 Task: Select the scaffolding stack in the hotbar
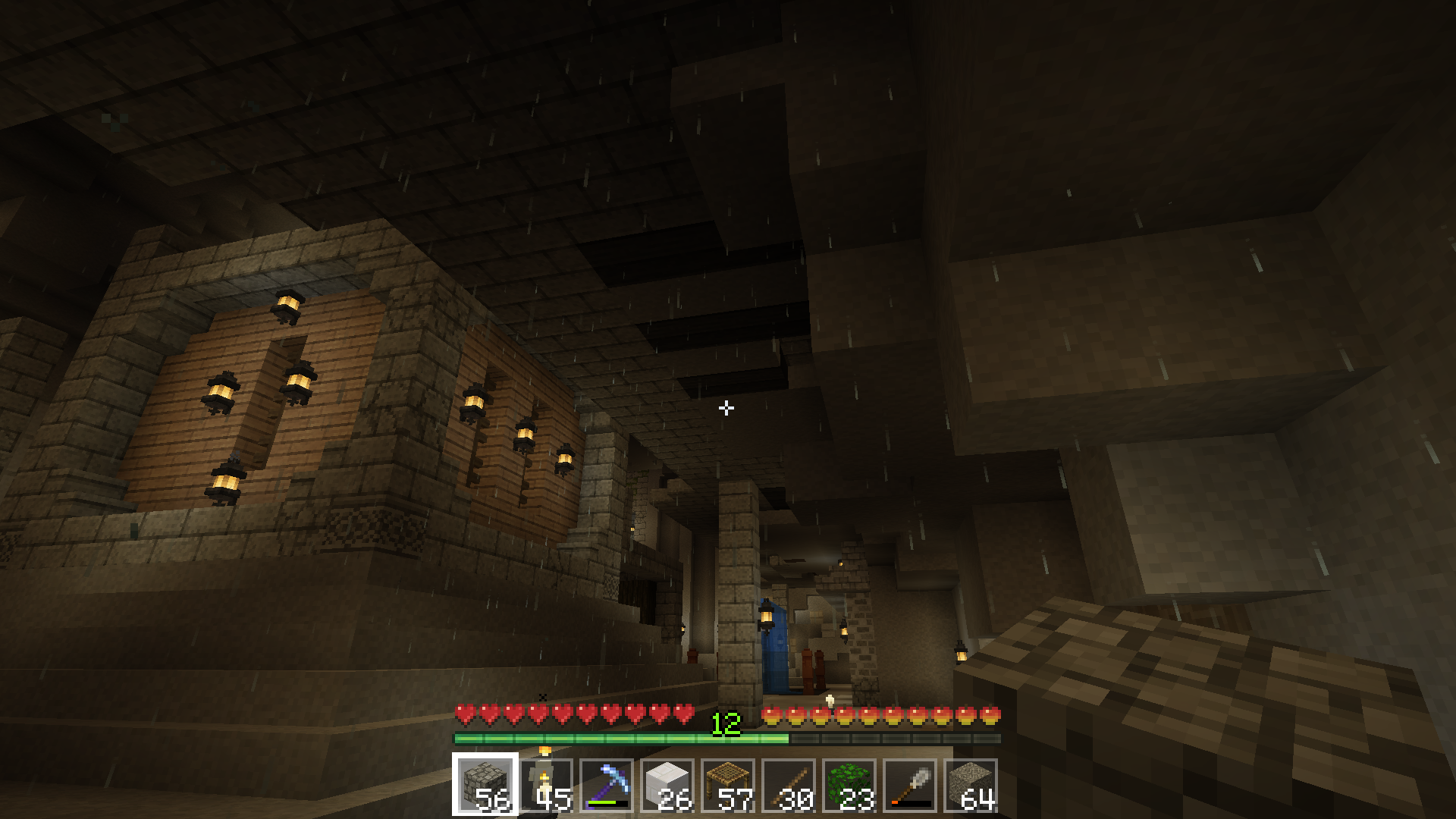(x=728, y=785)
